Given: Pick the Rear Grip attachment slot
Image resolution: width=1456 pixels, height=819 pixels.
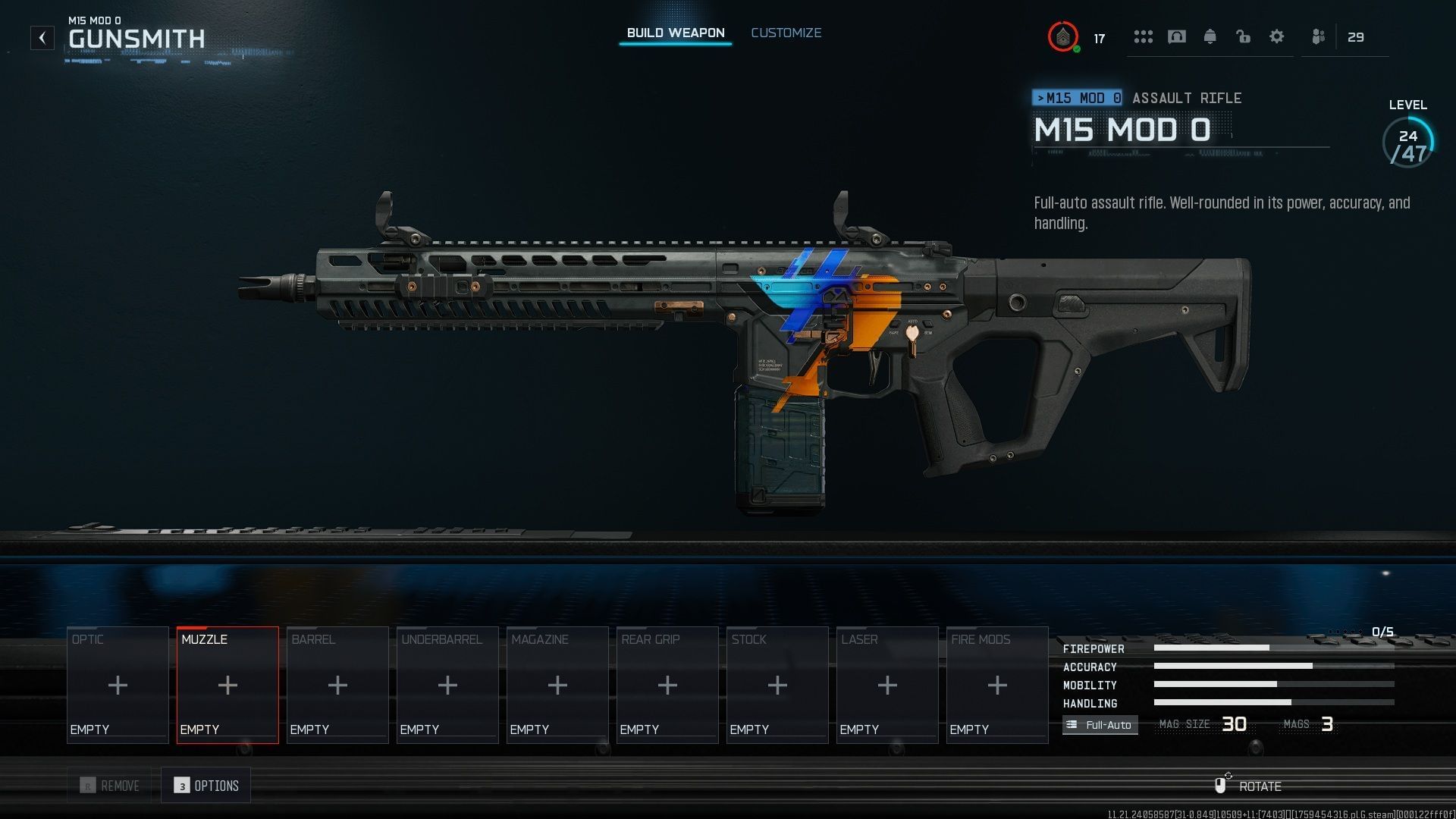Looking at the screenshot, I should click(667, 685).
